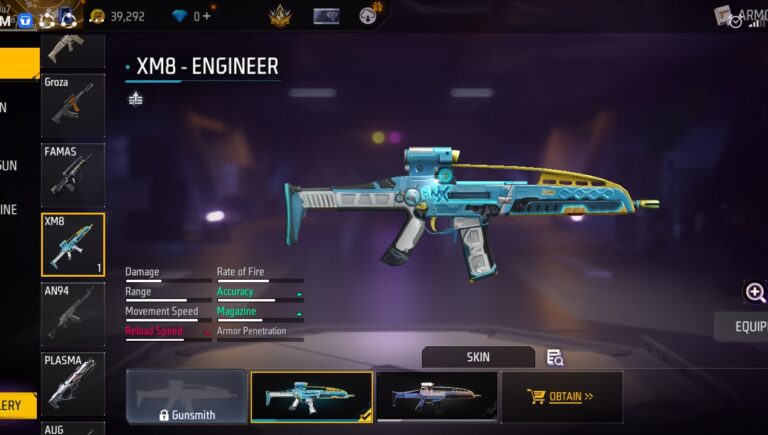Open the gift box icon

click(370, 16)
